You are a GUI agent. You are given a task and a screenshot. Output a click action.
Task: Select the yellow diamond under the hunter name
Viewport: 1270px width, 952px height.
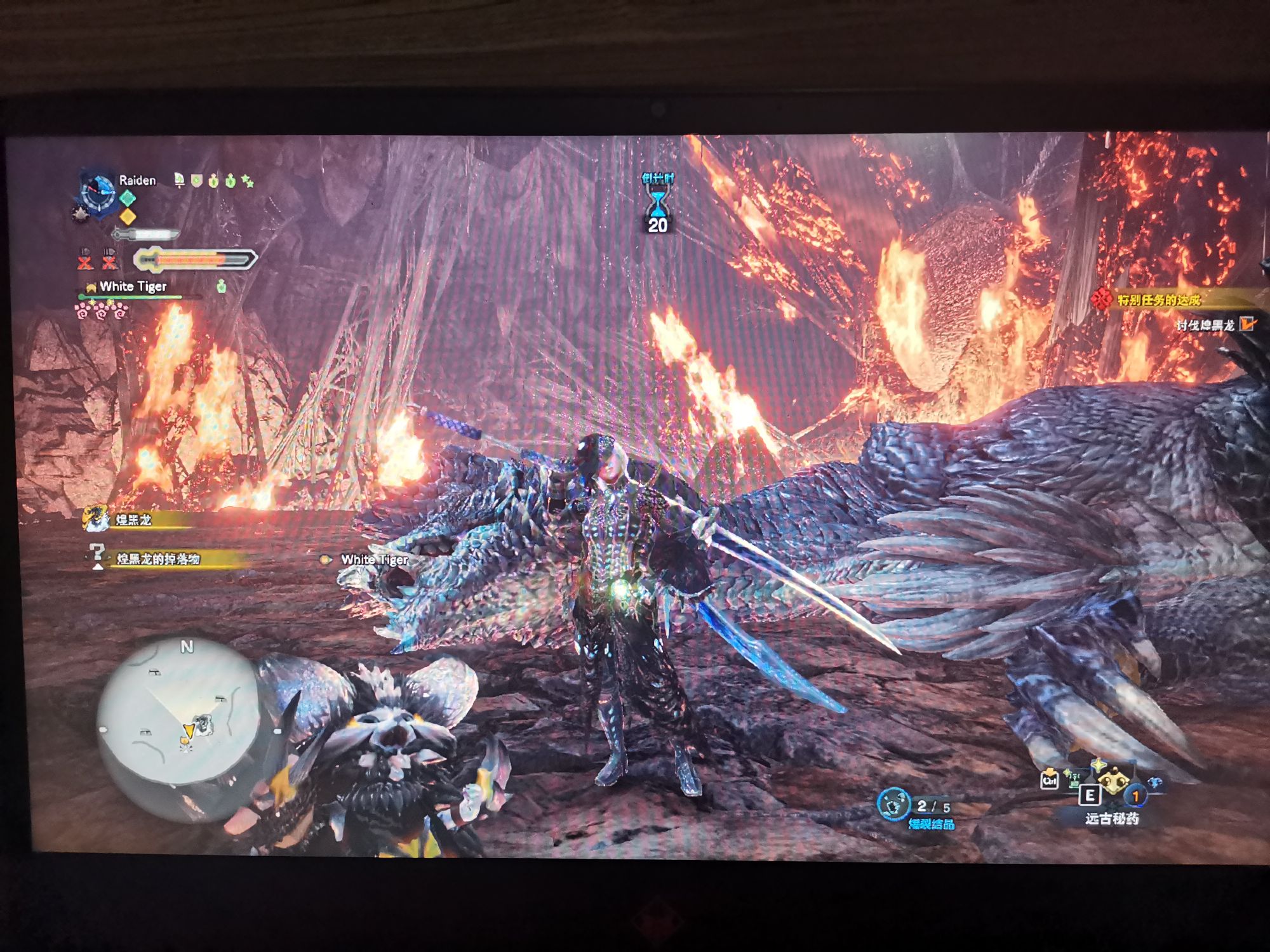pos(128,216)
